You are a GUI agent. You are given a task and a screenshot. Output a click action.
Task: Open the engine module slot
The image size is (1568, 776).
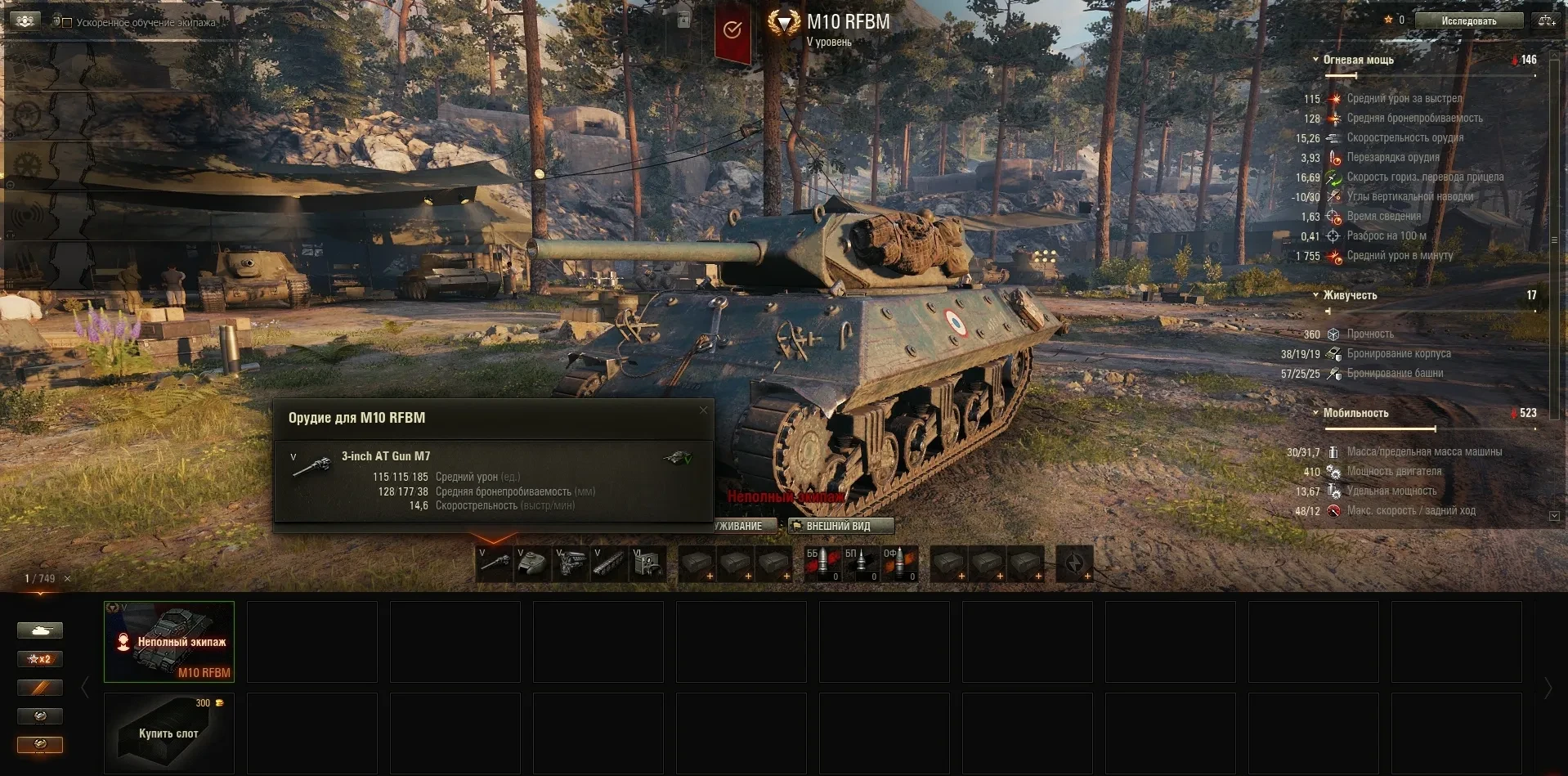tap(571, 563)
